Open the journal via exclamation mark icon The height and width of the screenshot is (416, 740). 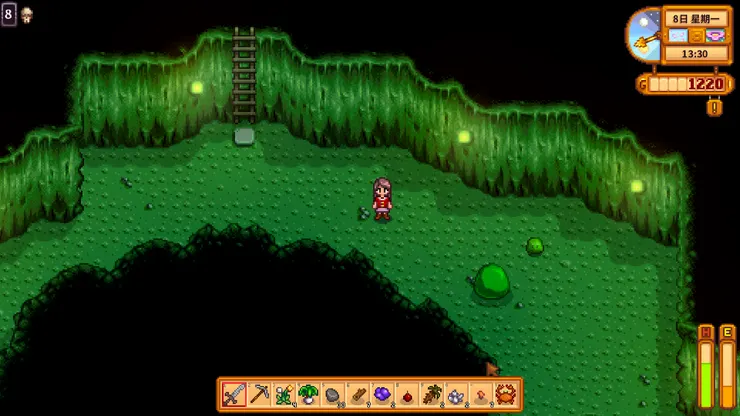coord(714,107)
